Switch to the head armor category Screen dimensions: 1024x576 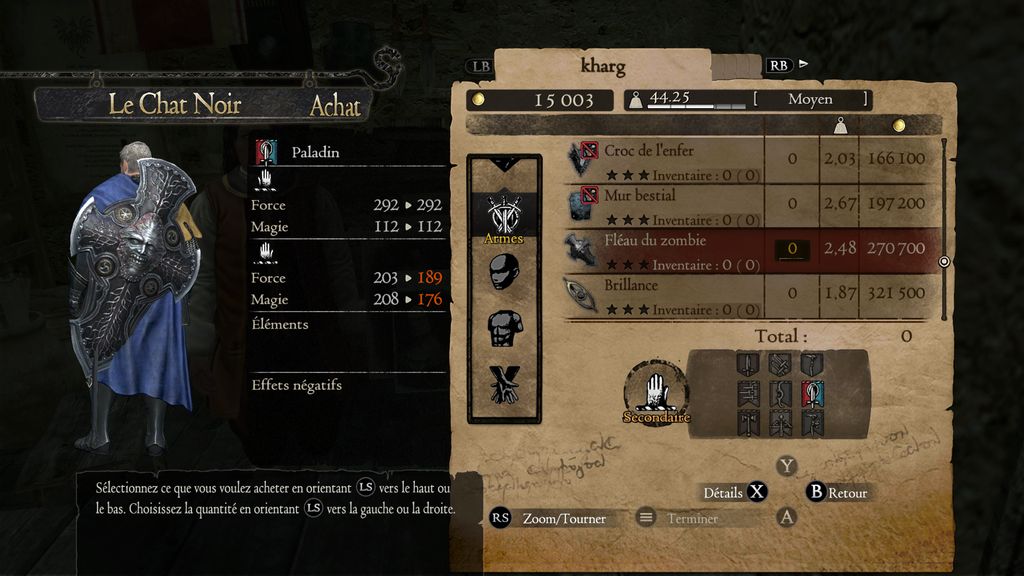[504, 272]
